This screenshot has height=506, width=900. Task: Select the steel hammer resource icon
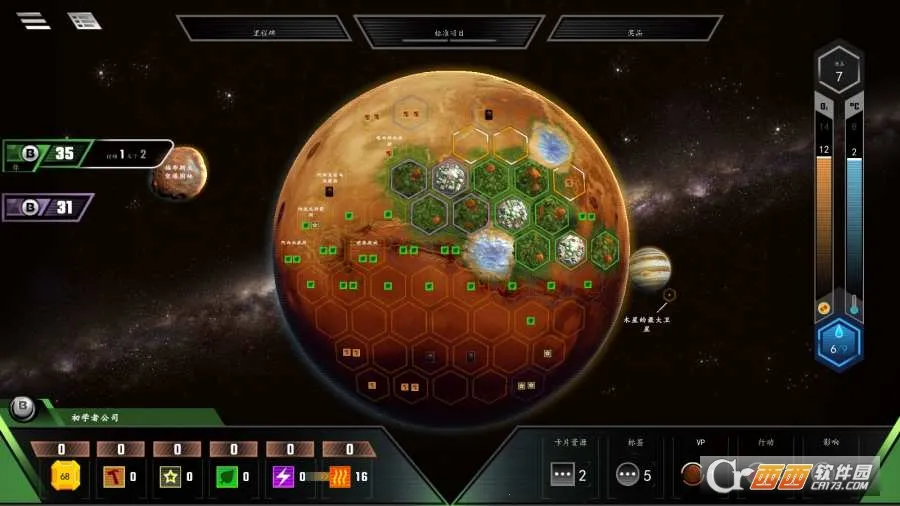[115, 476]
